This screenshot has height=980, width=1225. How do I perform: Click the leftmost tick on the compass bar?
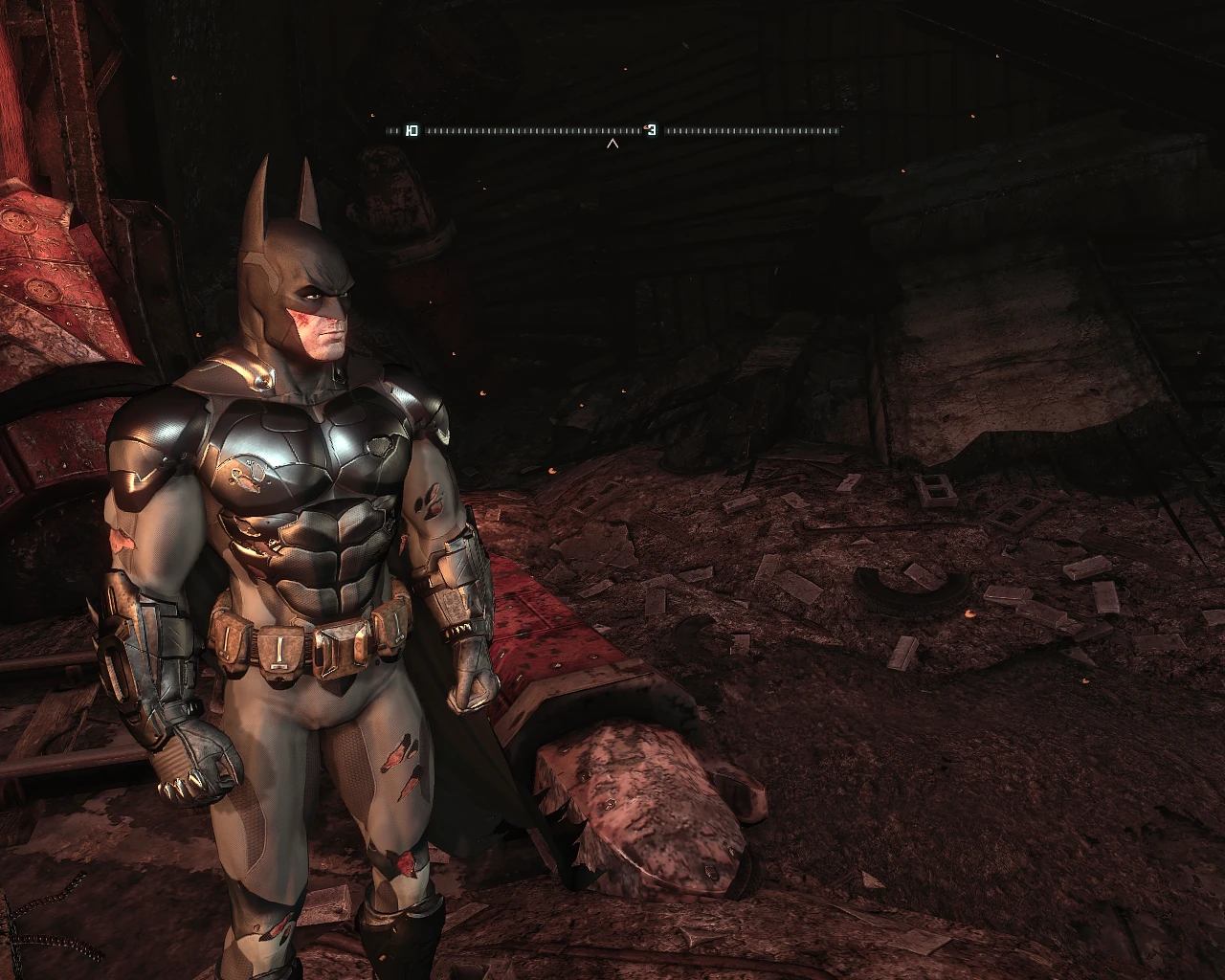[x=388, y=129]
